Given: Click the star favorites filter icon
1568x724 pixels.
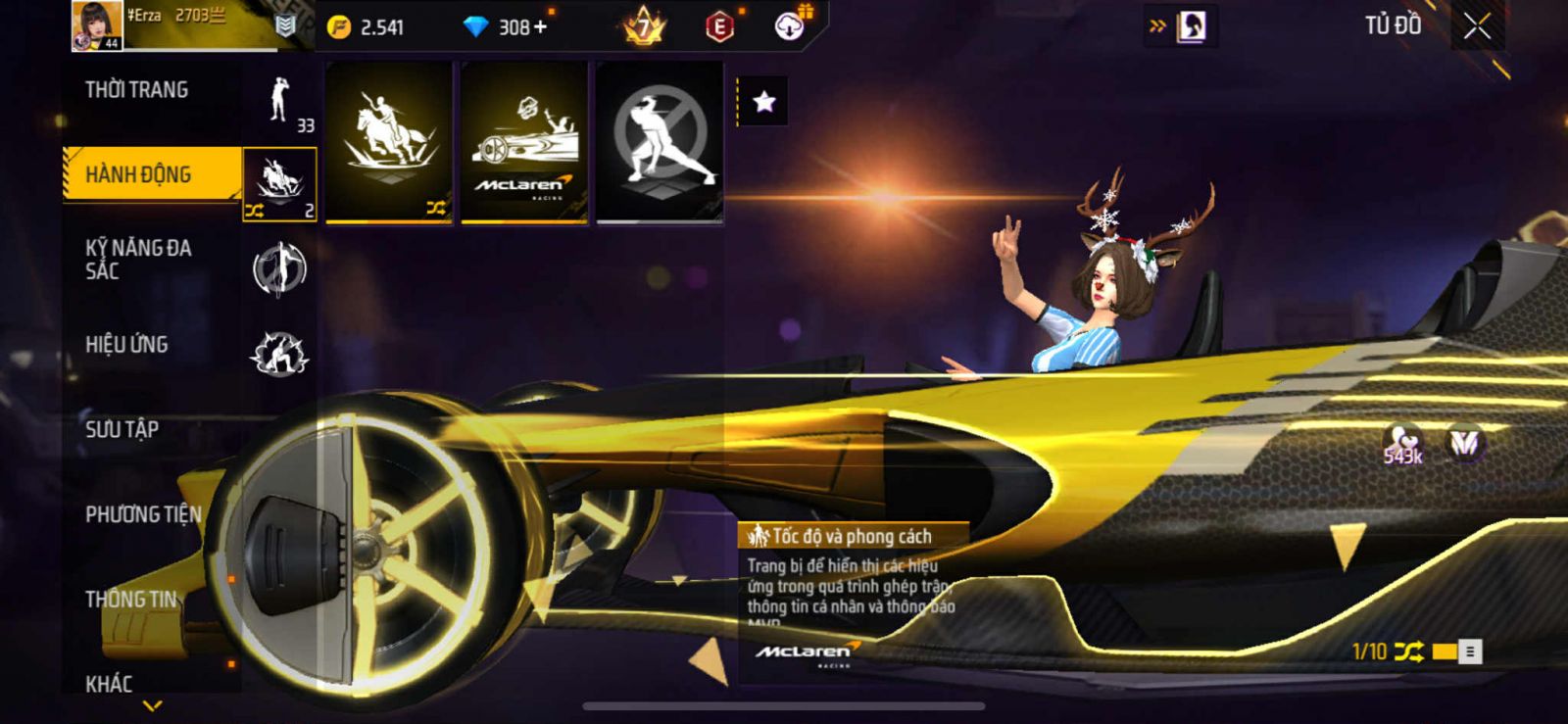Looking at the screenshot, I should [x=763, y=102].
